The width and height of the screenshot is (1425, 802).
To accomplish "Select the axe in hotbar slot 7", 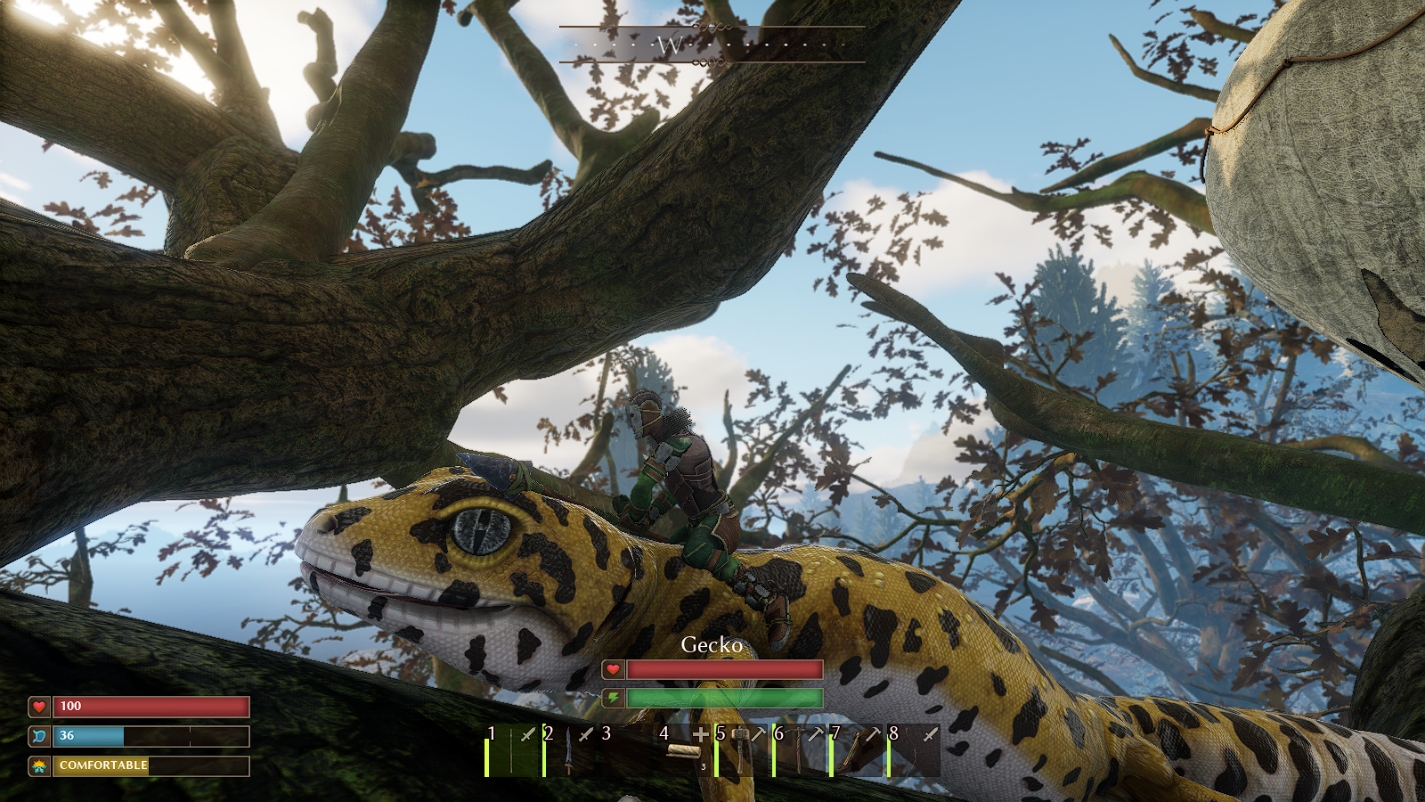I will point(852,752).
